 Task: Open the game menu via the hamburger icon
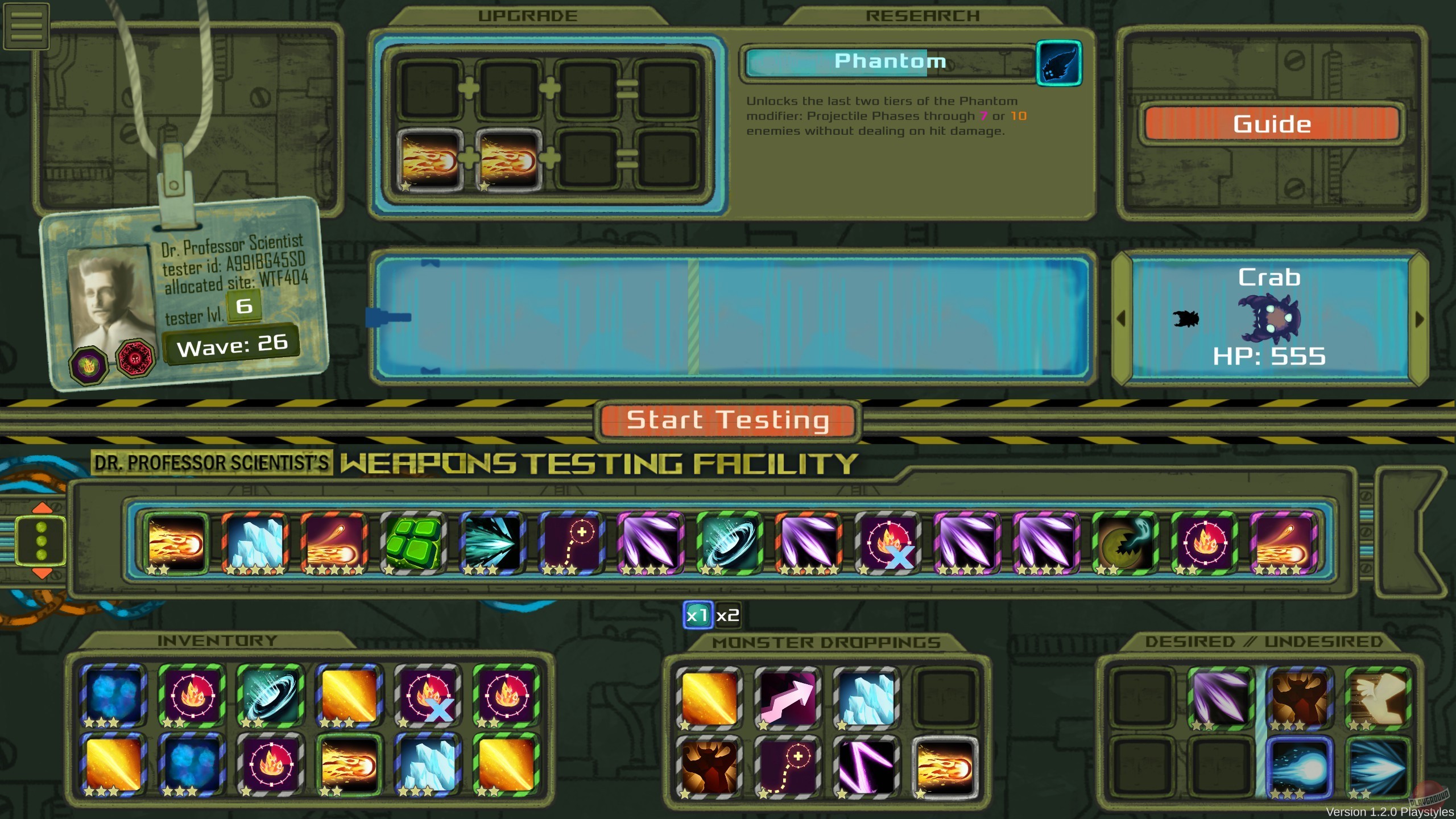[x=26, y=26]
